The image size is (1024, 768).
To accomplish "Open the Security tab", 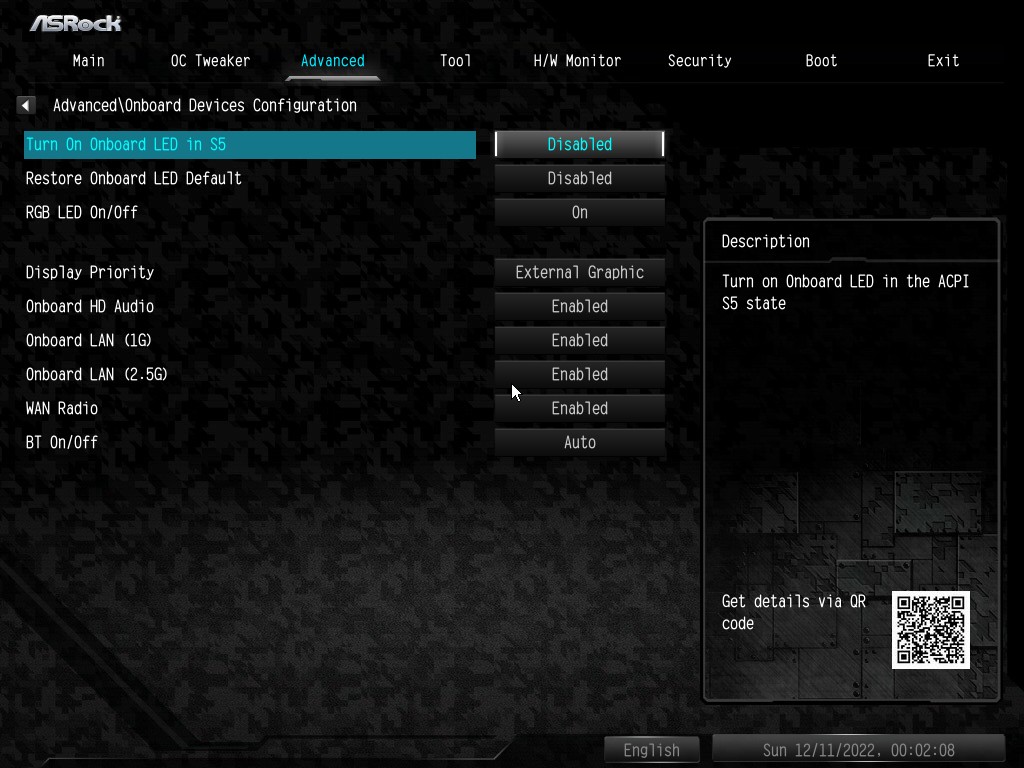I will coord(699,61).
